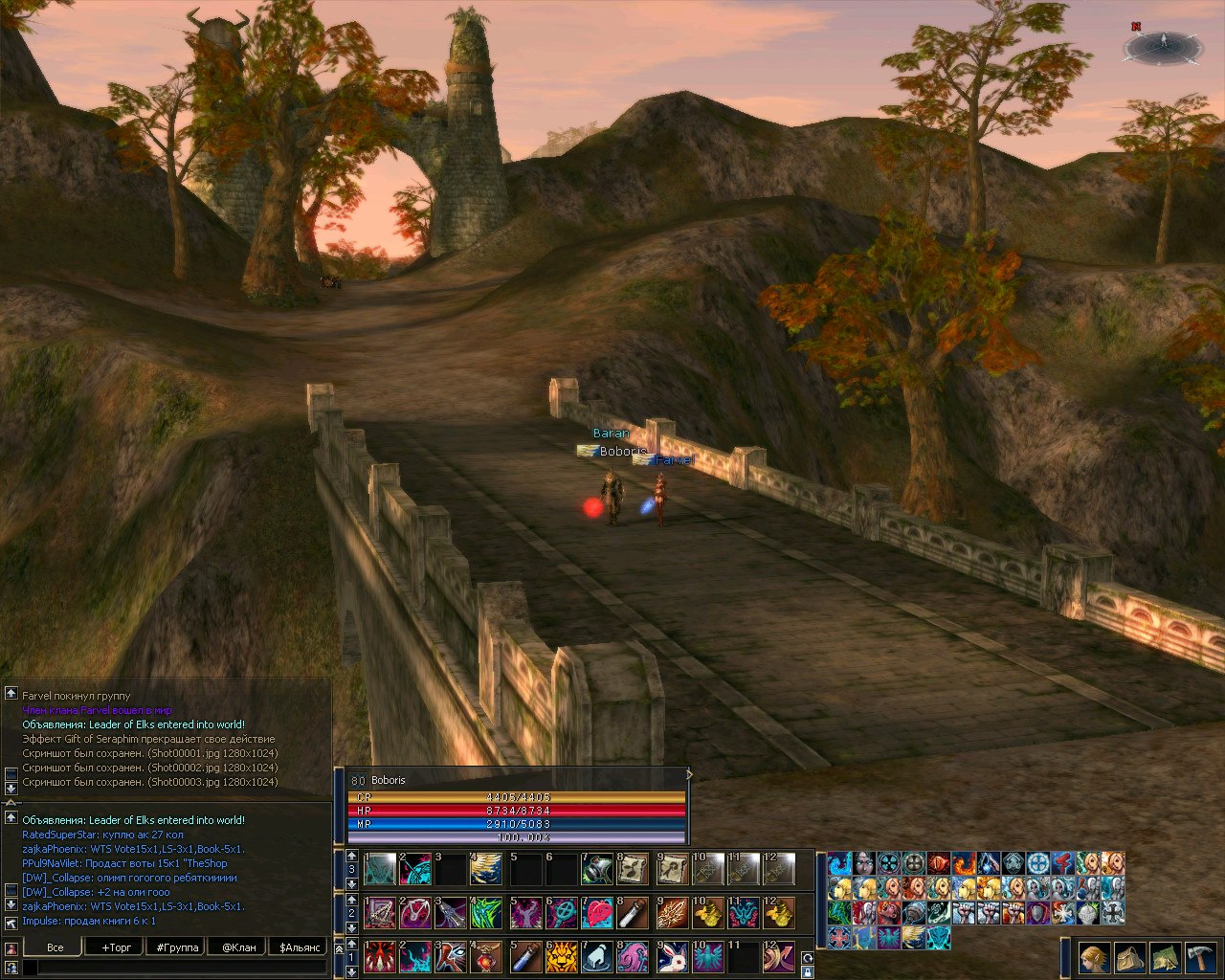Open the world map button
The height and width of the screenshot is (980, 1225).
(1165, 958)
